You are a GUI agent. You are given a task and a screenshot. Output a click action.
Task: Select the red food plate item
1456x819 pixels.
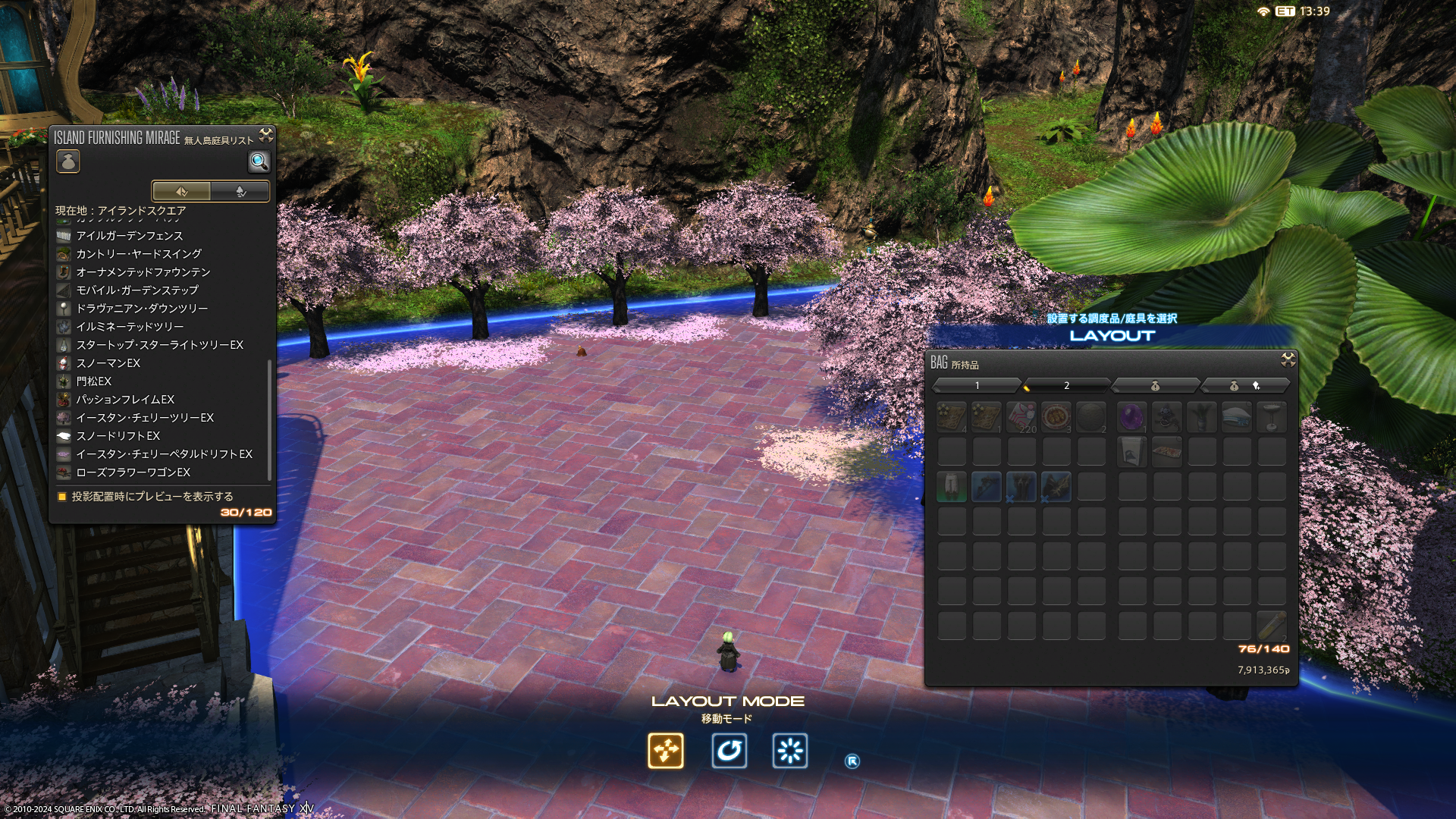click(1056, 416)
